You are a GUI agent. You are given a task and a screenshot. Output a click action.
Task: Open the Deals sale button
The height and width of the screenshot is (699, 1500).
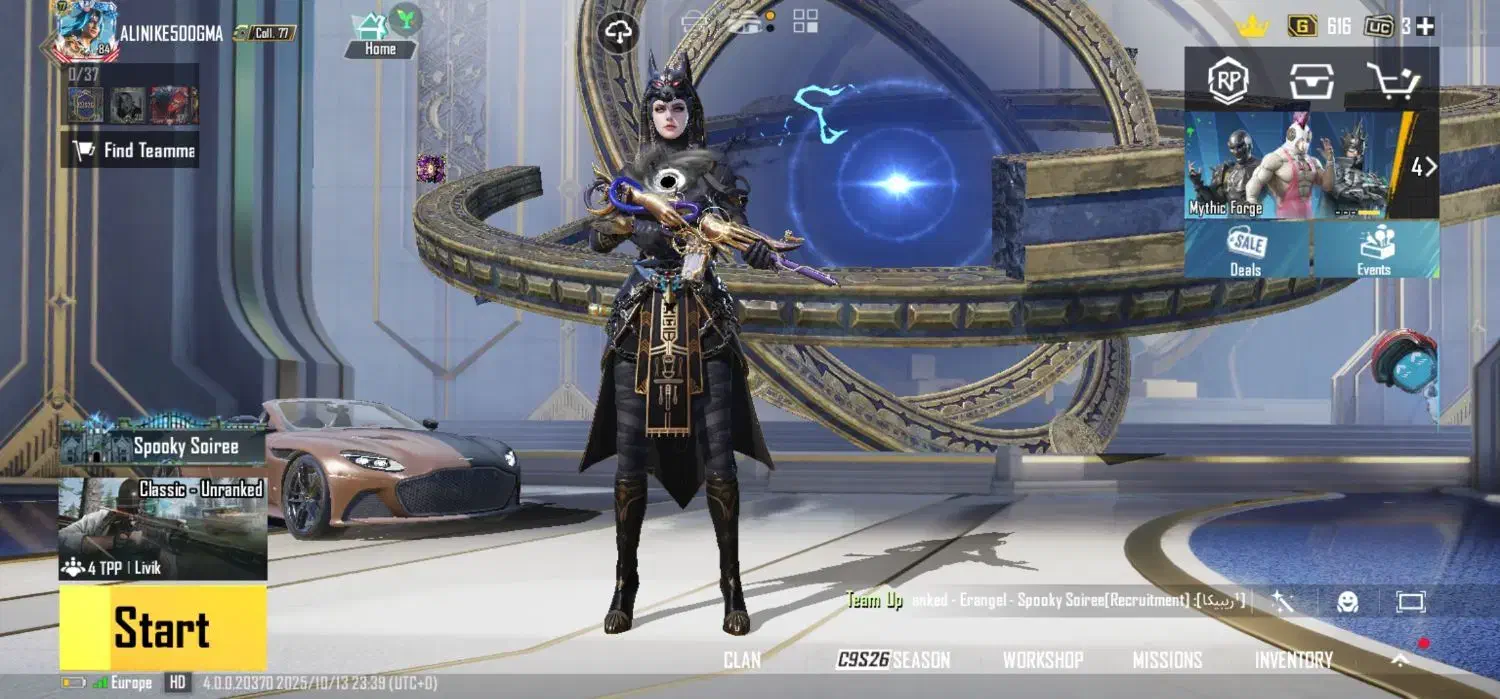1246,250
